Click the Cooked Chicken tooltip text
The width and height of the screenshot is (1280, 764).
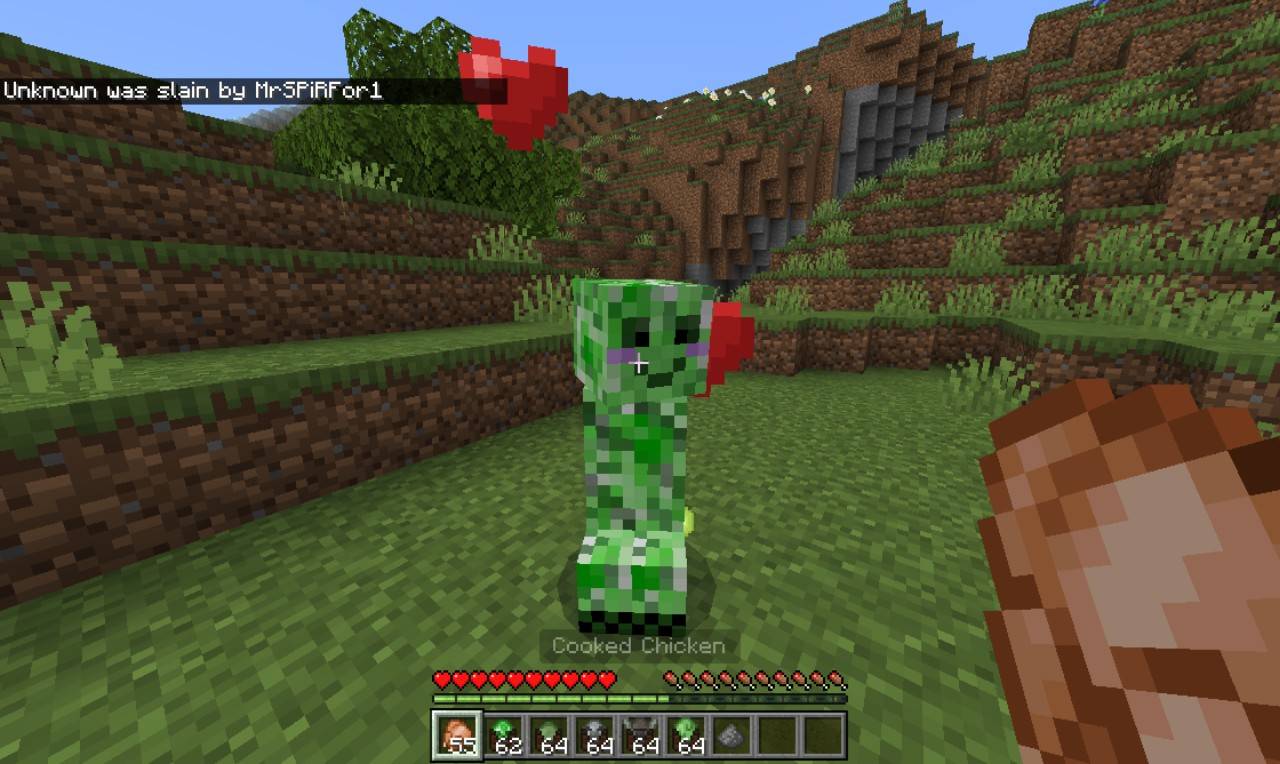click(638, 645)
